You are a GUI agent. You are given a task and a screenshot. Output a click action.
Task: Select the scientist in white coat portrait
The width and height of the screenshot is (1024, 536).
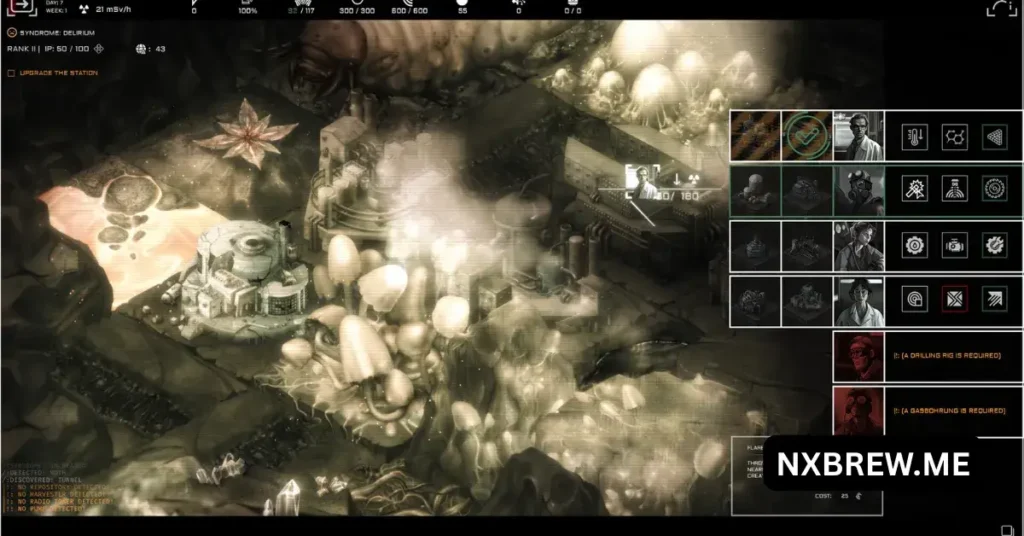click(858, 136)
